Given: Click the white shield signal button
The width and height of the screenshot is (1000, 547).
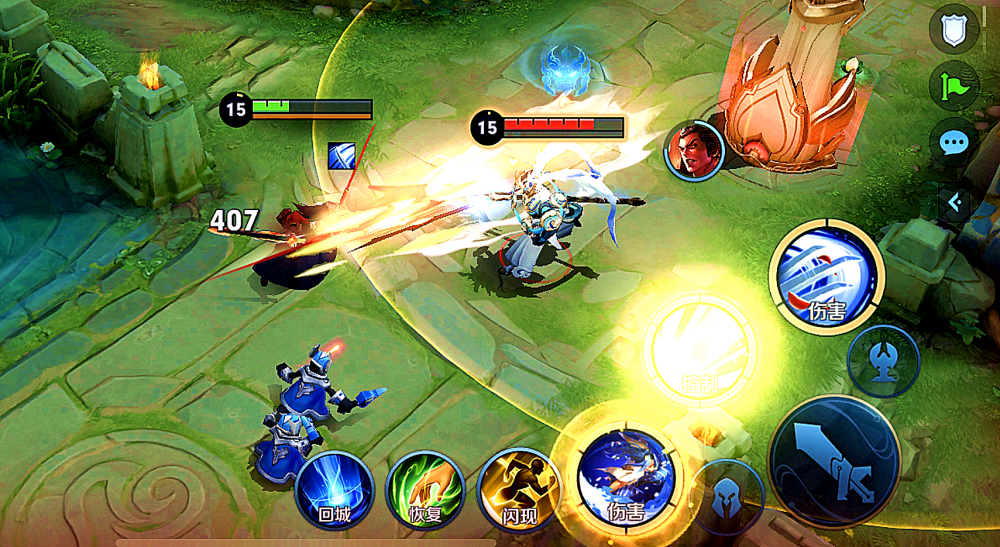Looking at the screenshot, I should coord(954,29).
